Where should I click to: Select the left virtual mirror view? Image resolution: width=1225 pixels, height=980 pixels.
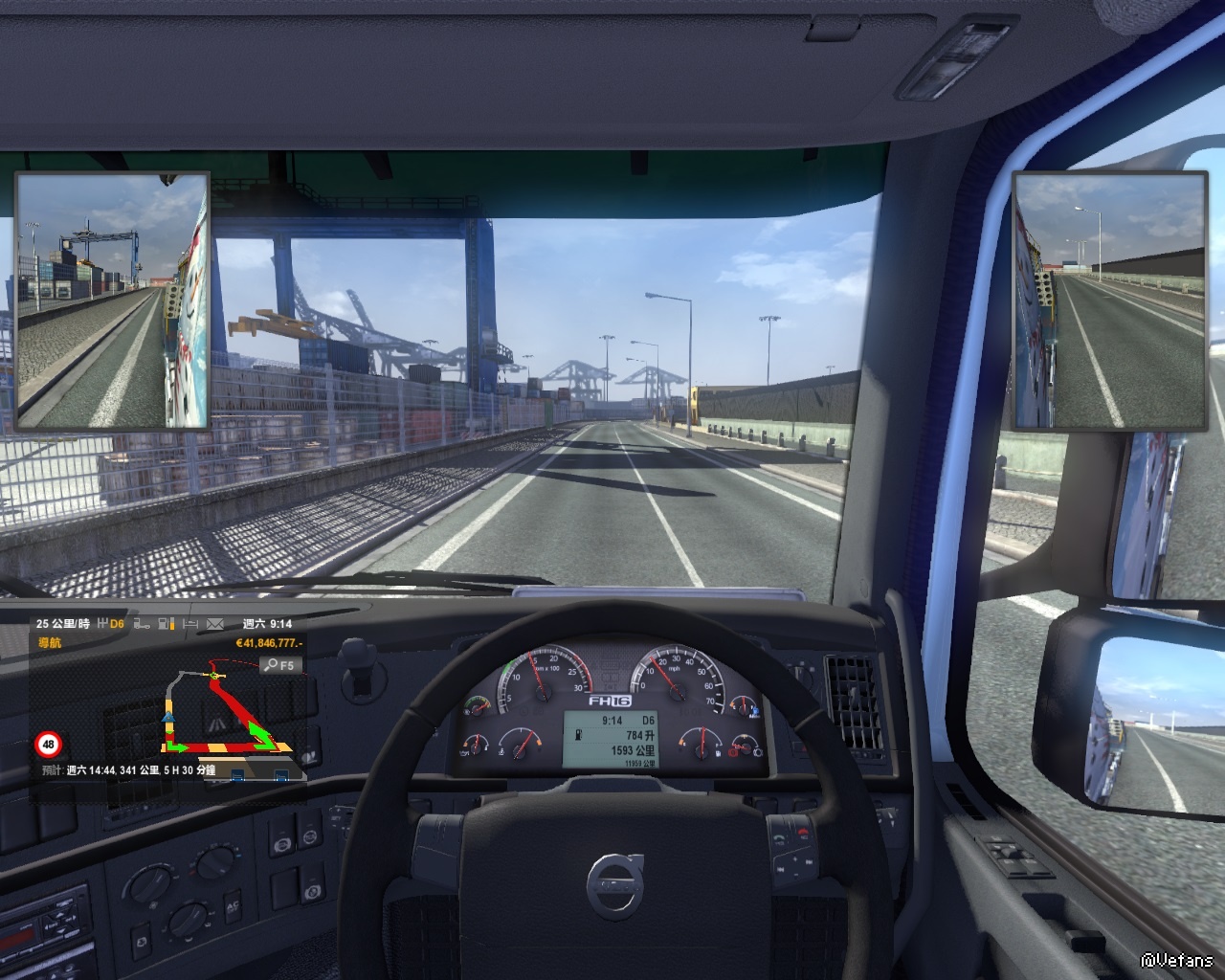pos(112,300)
